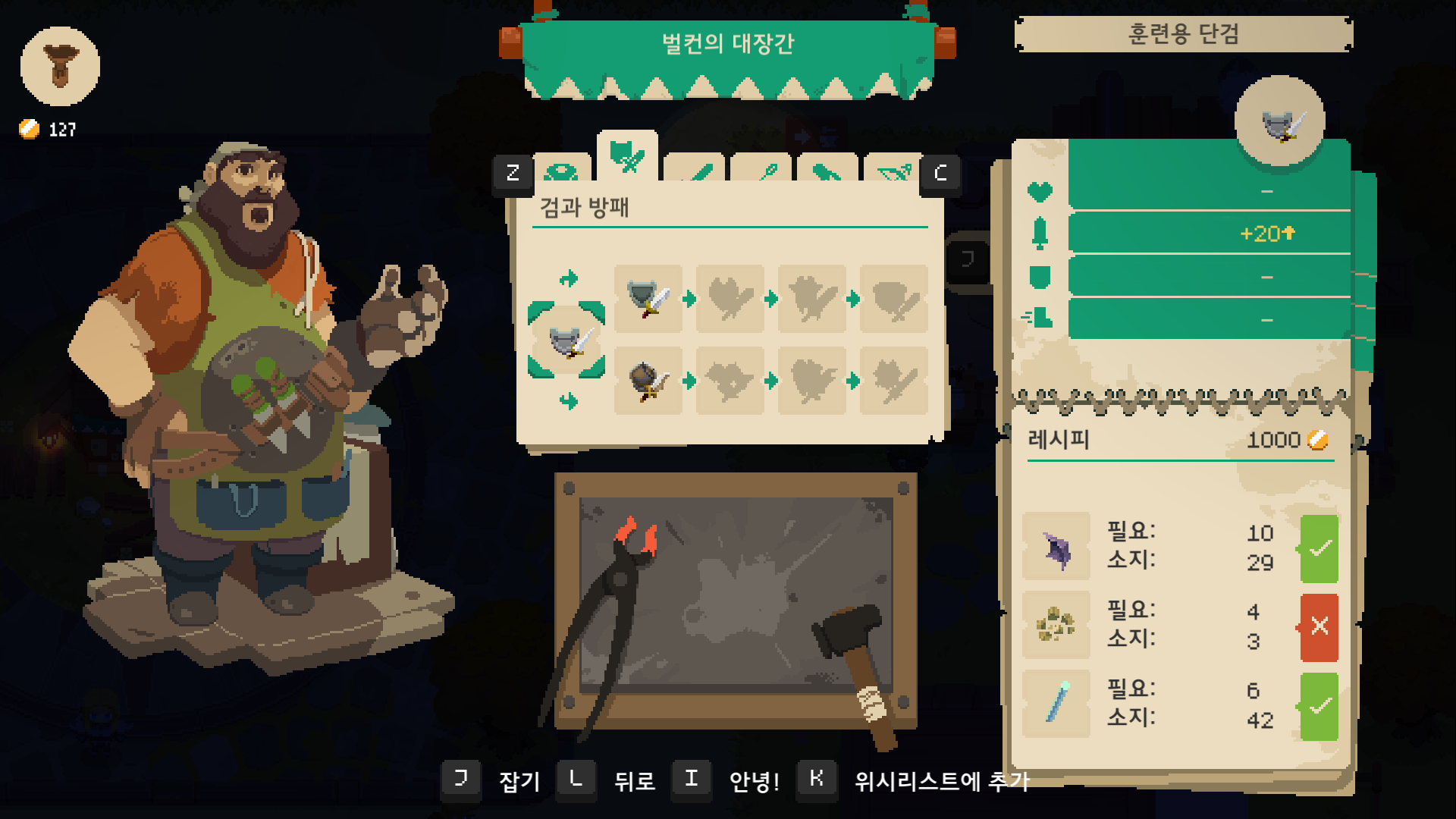Select the sword and shield tab
This screenshot has width=1456, height=819.
pos(627,156)
